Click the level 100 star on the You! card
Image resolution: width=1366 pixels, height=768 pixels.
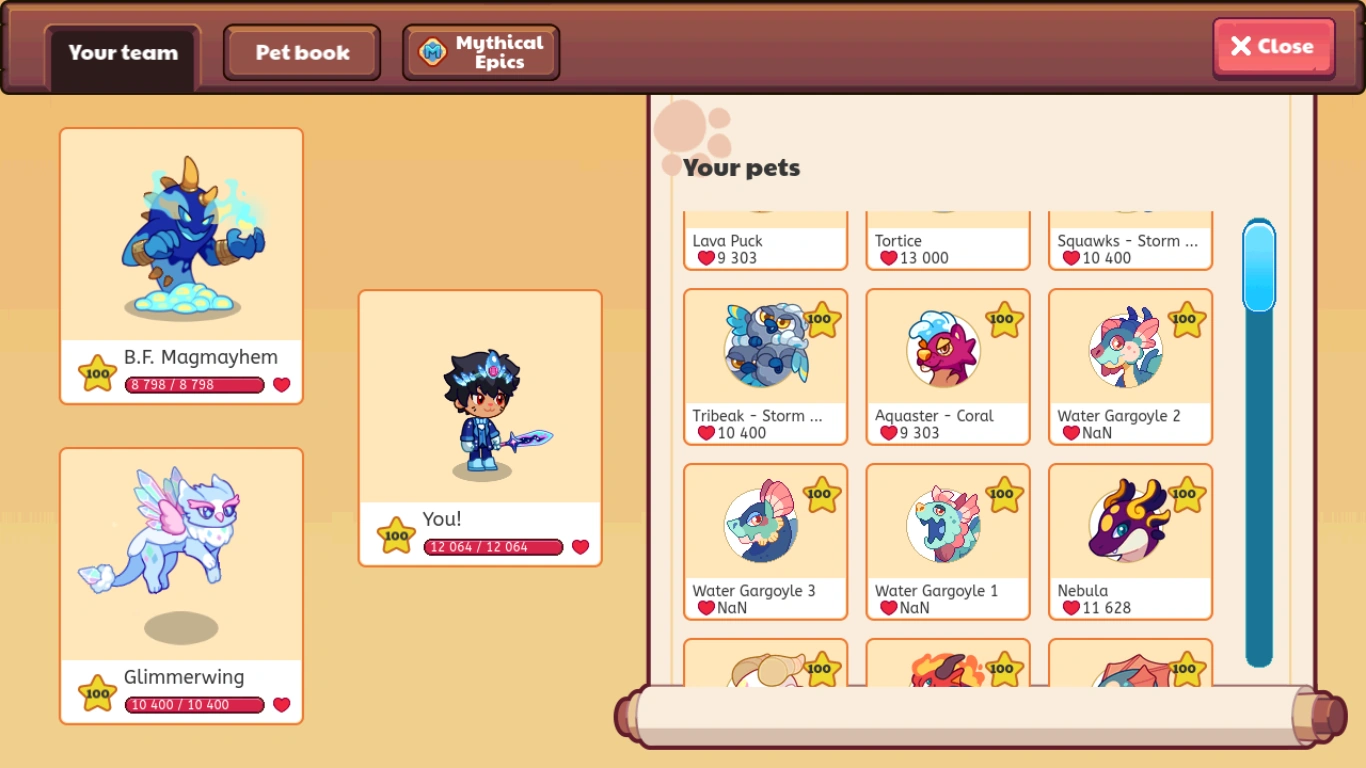coord(396,534)
